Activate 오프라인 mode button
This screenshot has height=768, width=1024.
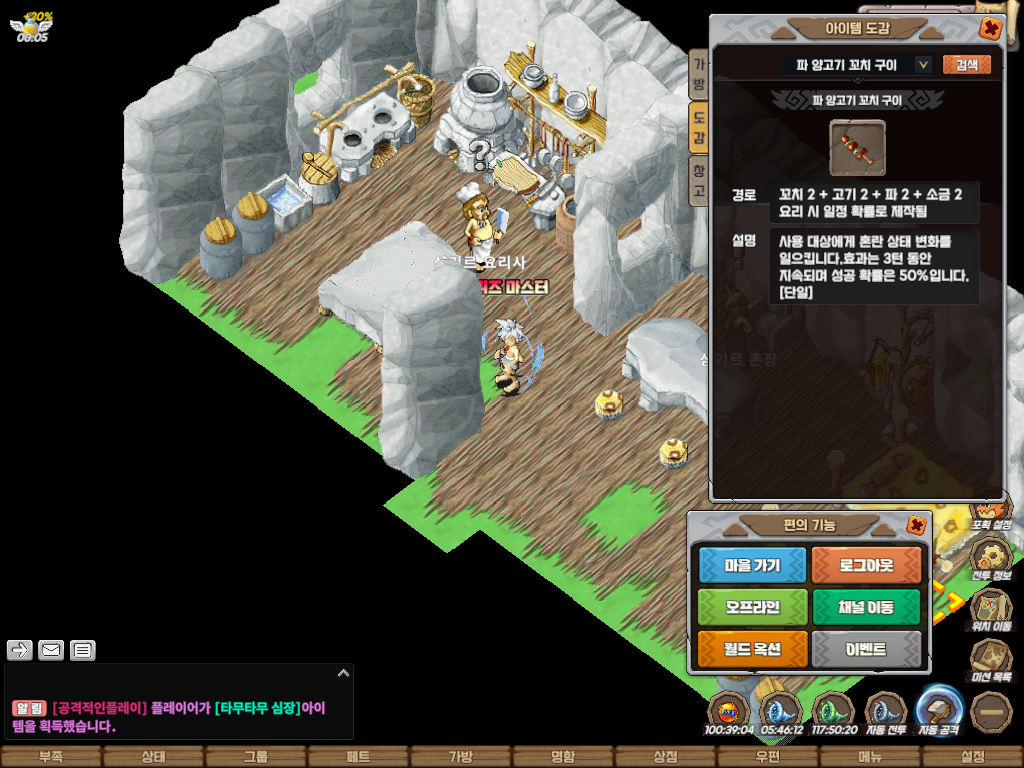pyautogui.click(x=752, y=607)
